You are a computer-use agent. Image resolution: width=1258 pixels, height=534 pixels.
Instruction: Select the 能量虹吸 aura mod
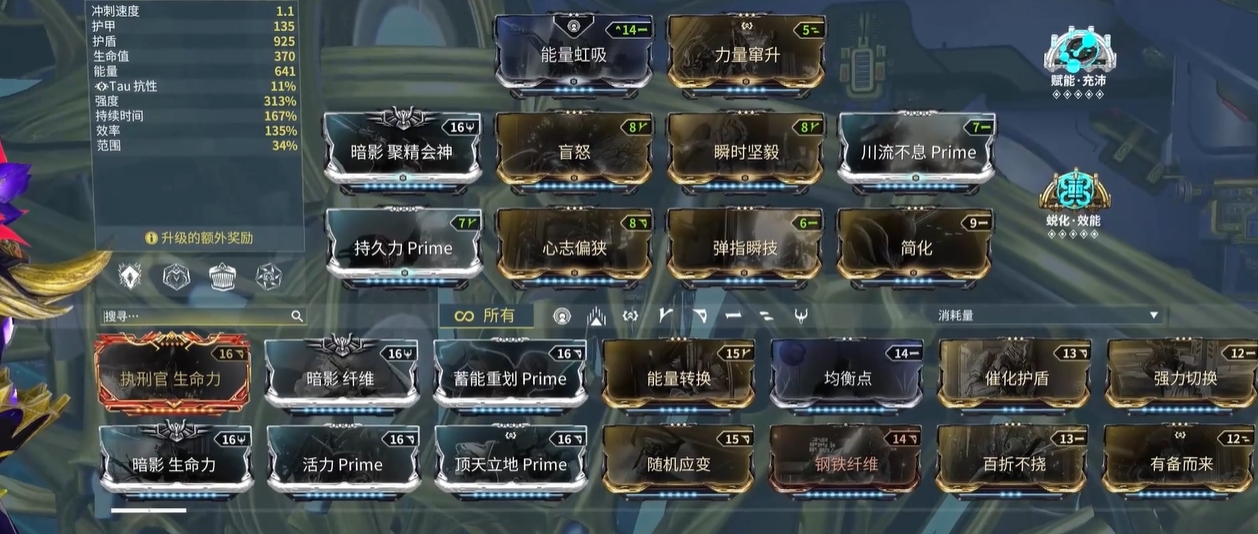coord(573,54)
